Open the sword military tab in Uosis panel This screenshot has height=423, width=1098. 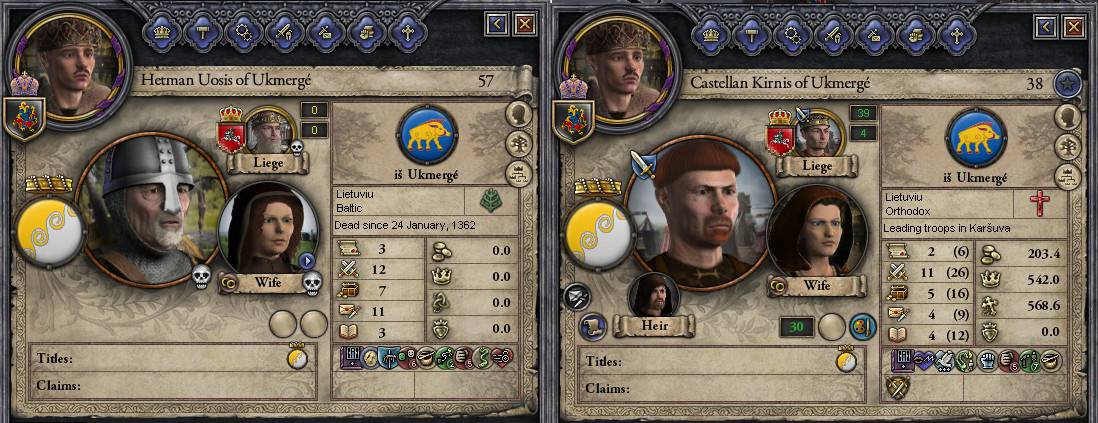[284, 34]
